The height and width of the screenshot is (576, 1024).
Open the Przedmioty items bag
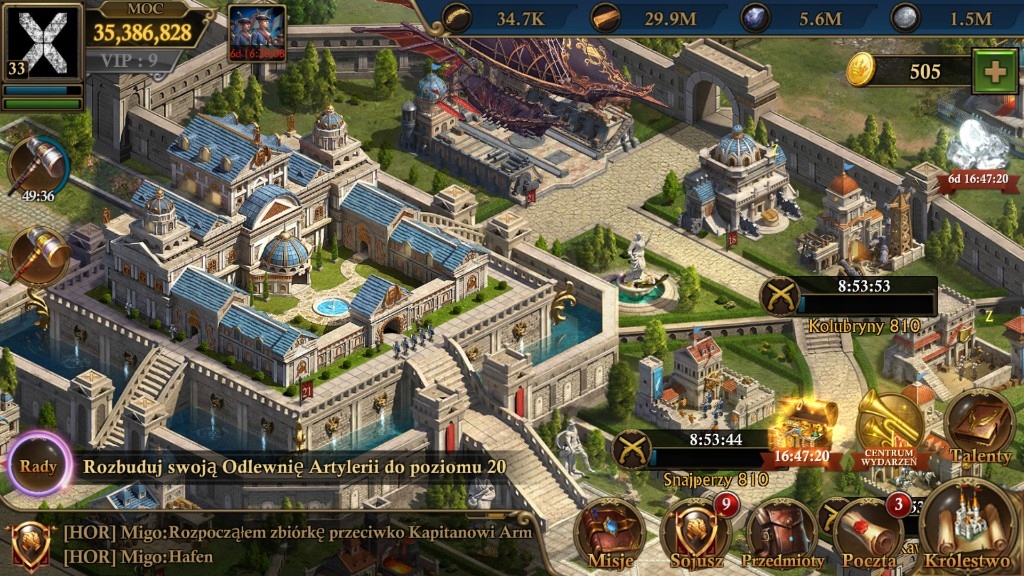coord(782,533)
